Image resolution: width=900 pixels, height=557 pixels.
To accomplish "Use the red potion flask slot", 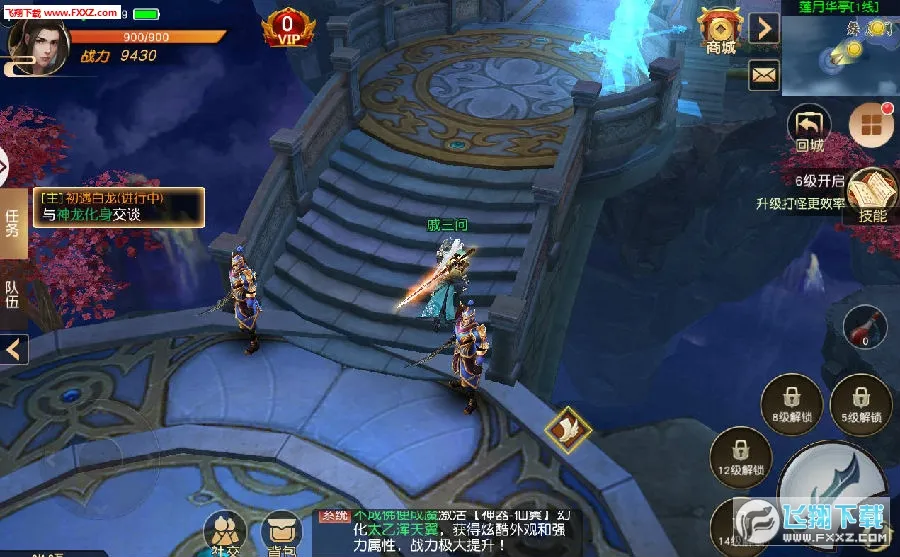I will click(867, 328).
